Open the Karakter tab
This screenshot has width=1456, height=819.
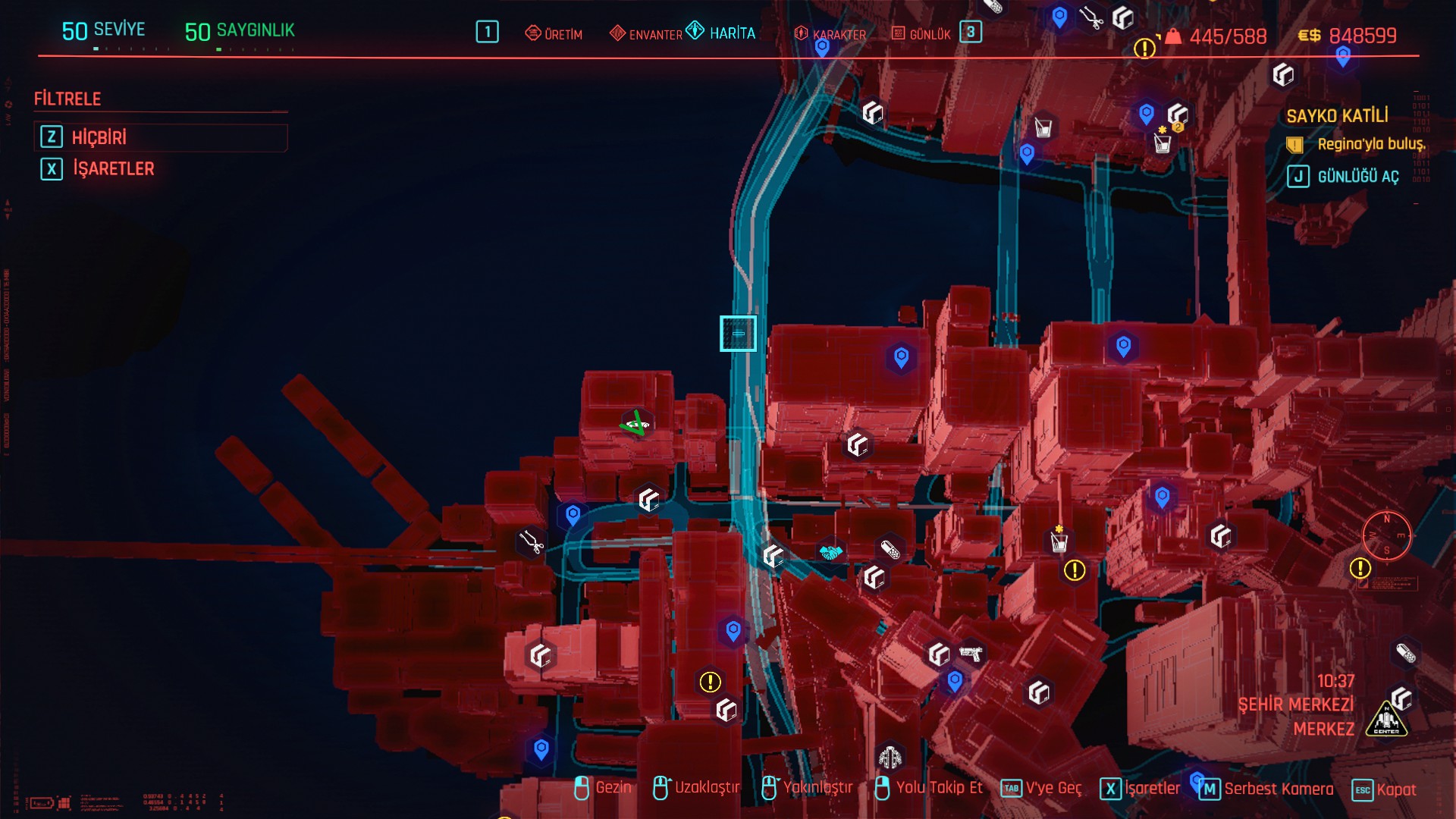pos(830,34)
